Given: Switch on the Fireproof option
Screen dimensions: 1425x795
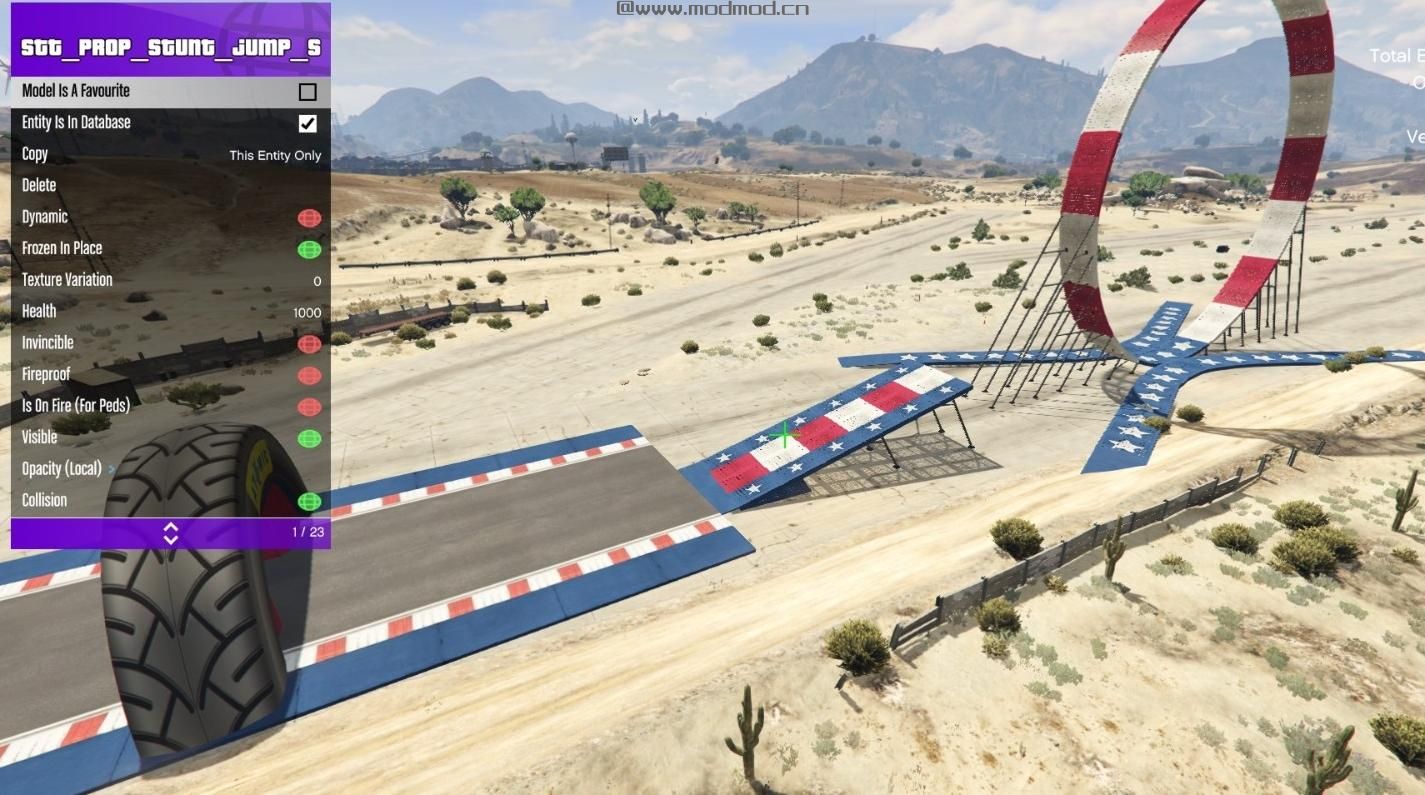Looking at the screenshot, I should coord(309,375).
